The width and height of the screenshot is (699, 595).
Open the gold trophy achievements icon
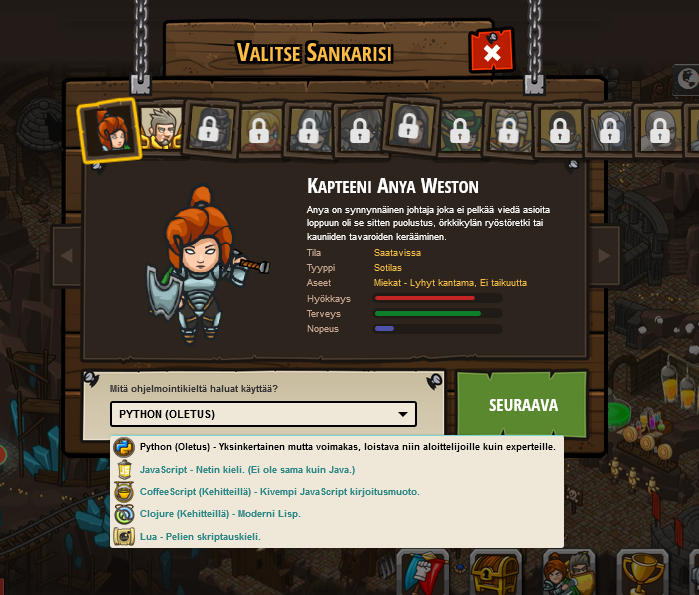pos(641,574)
